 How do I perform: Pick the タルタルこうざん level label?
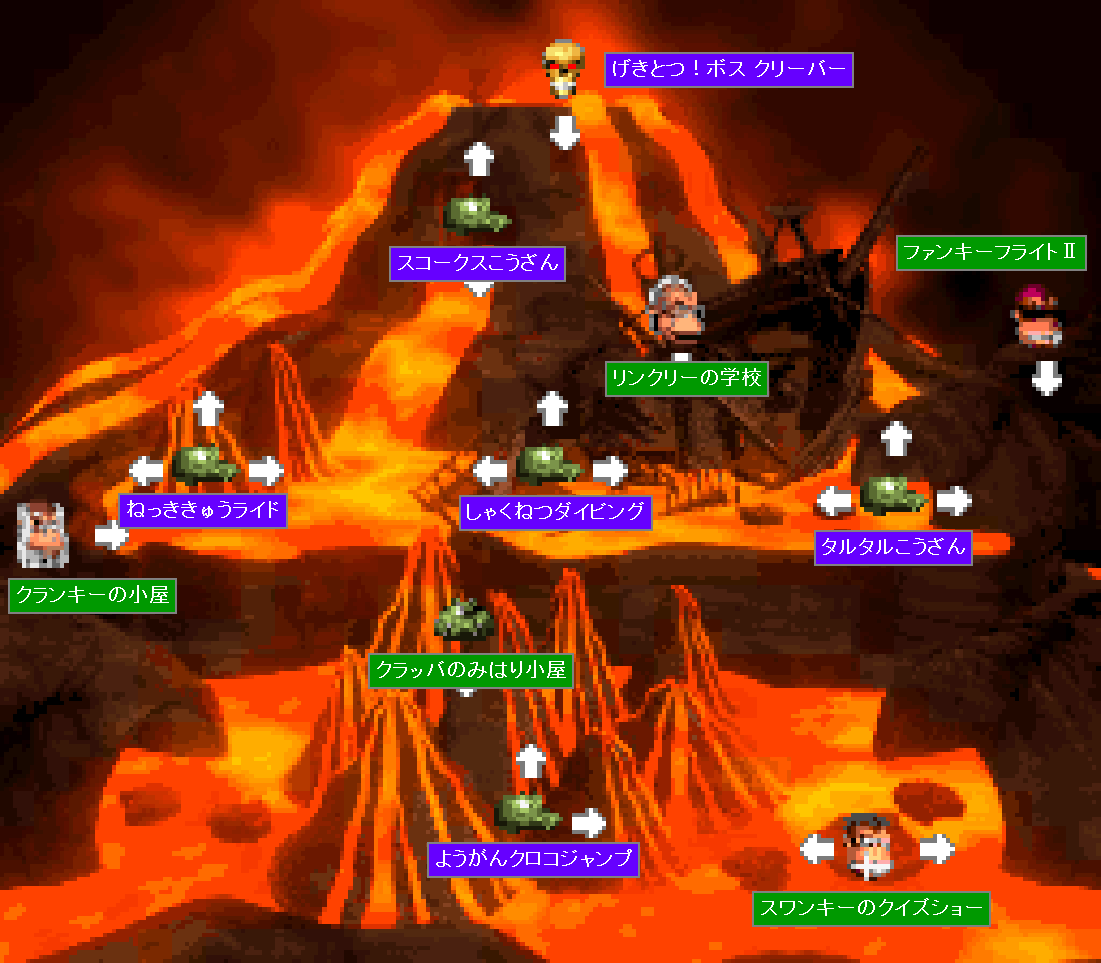pyautogui.click(x=893, y=547)
